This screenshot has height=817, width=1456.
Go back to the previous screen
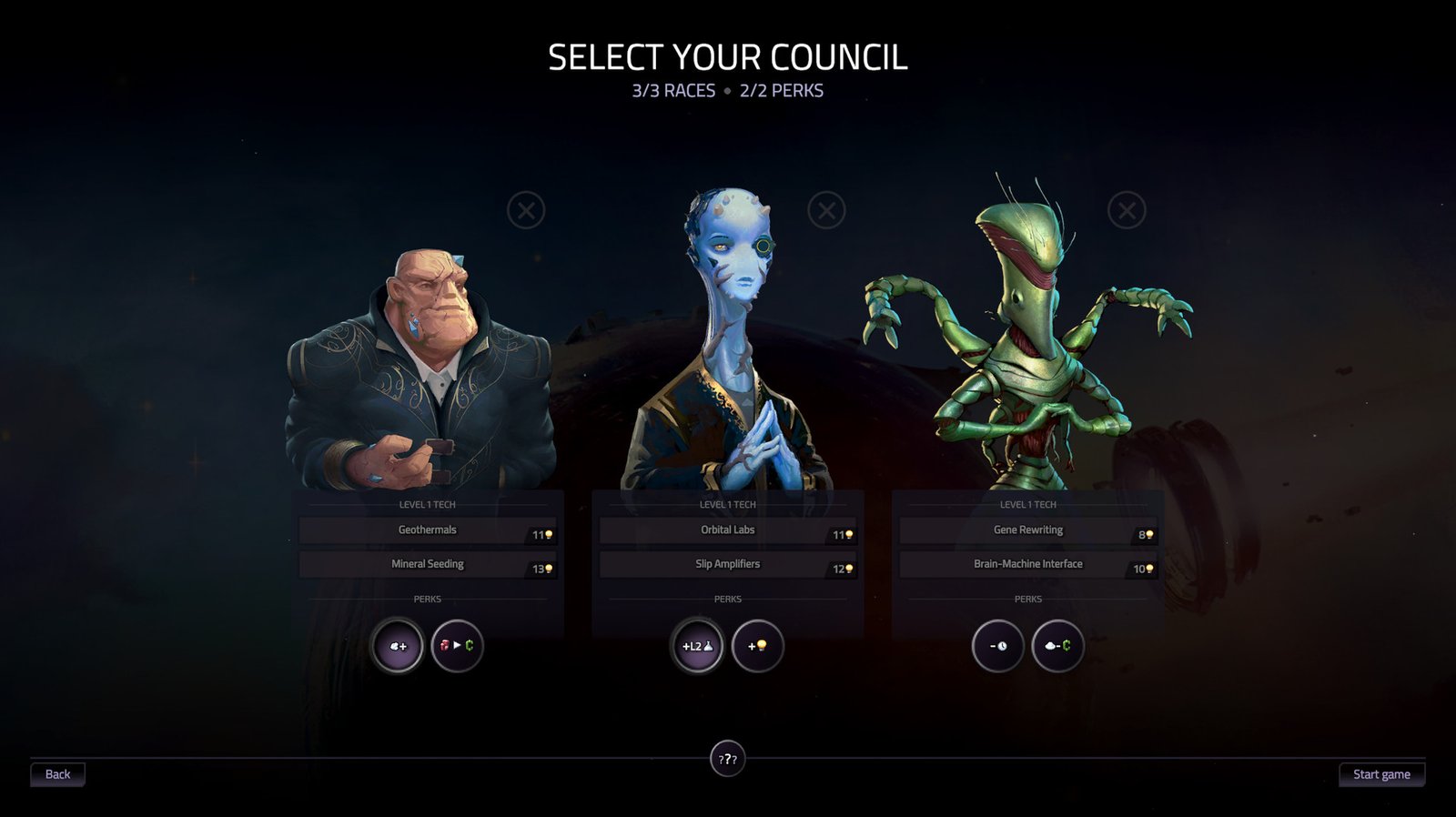pyautogui.click(x=57, y=774)
